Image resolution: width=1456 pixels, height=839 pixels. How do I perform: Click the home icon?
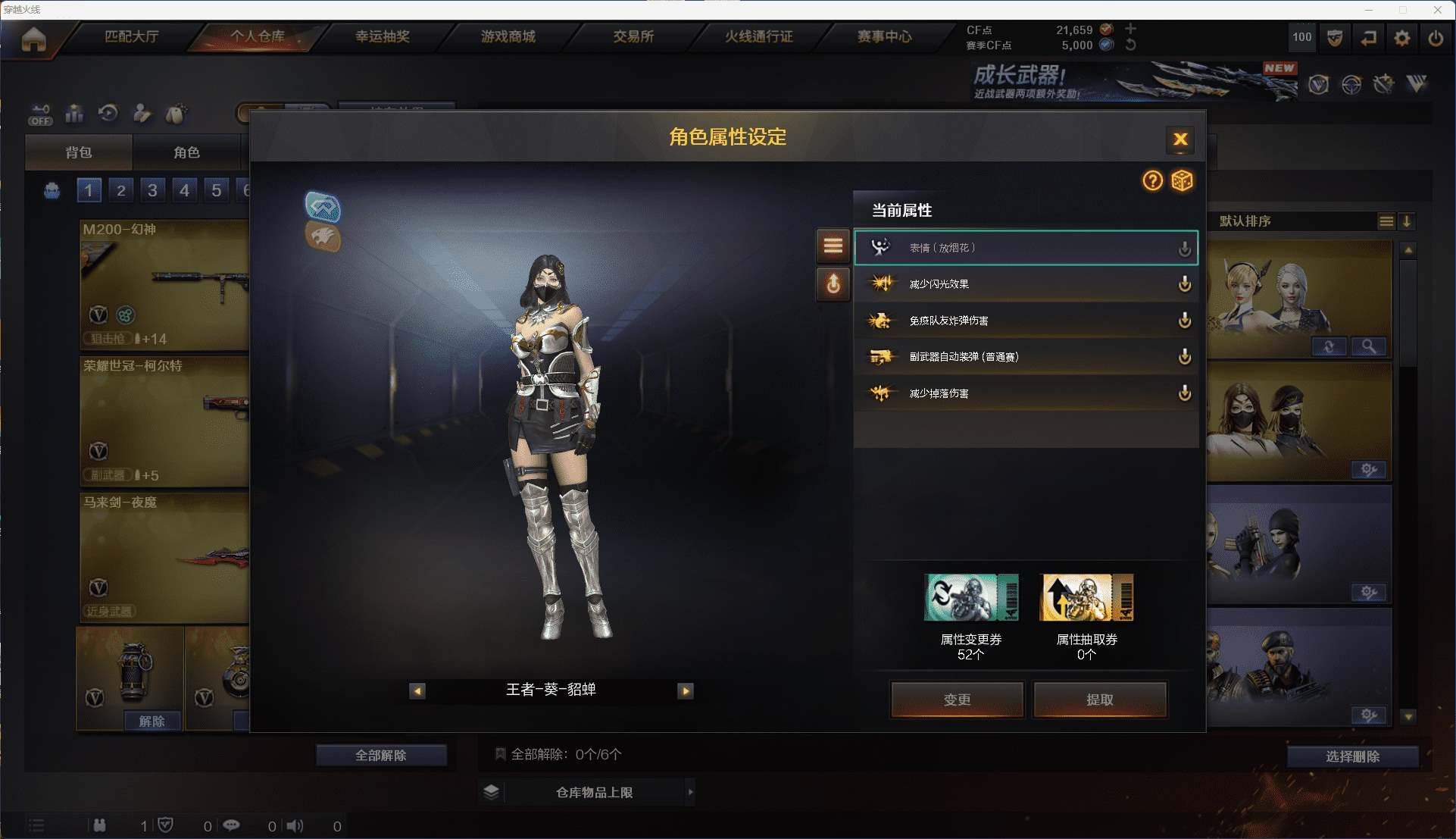[x=34, y=38]
